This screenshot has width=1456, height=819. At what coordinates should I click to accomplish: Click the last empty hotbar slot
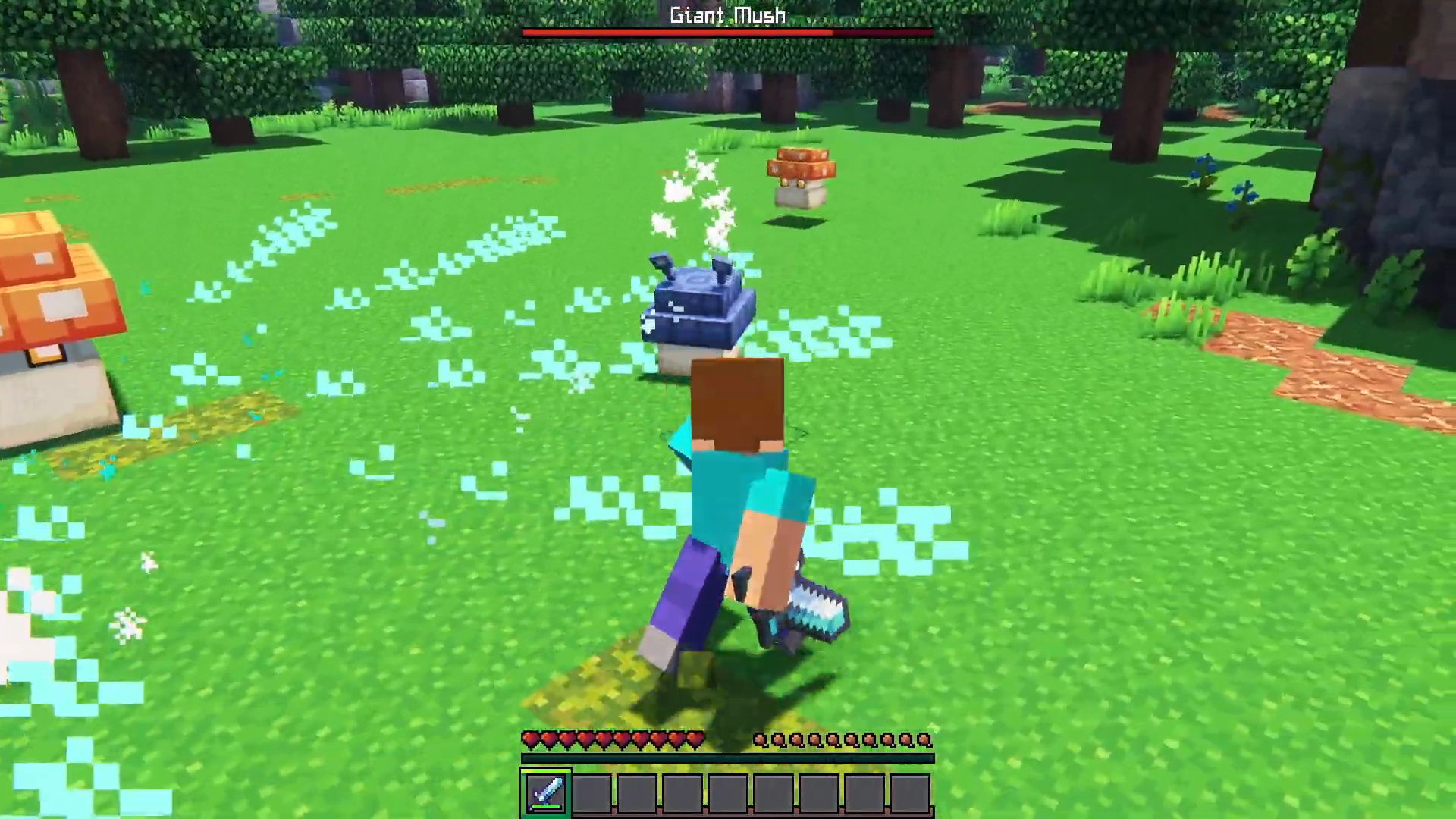912,792
